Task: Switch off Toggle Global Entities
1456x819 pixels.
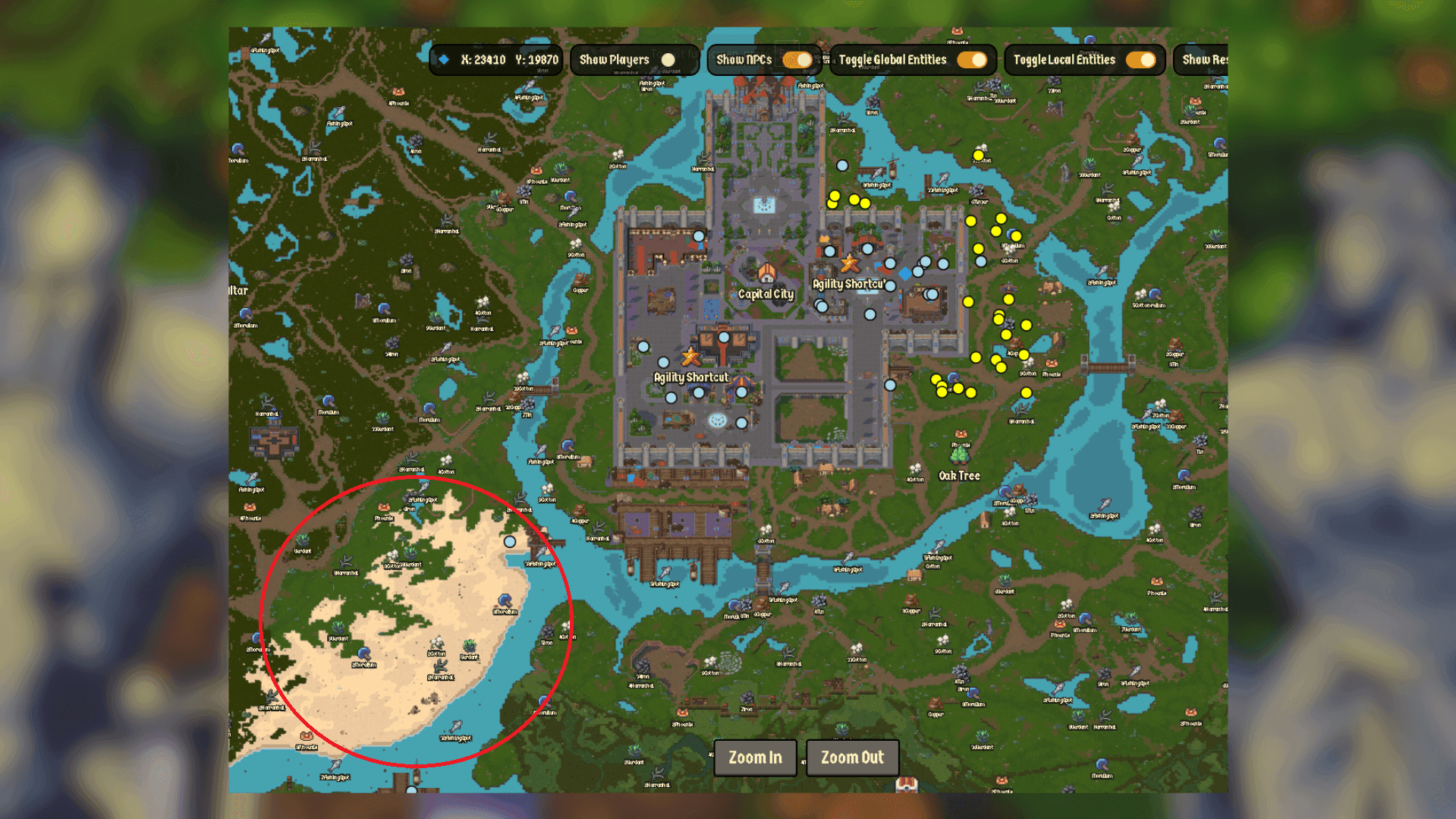Action: point(971,60)
